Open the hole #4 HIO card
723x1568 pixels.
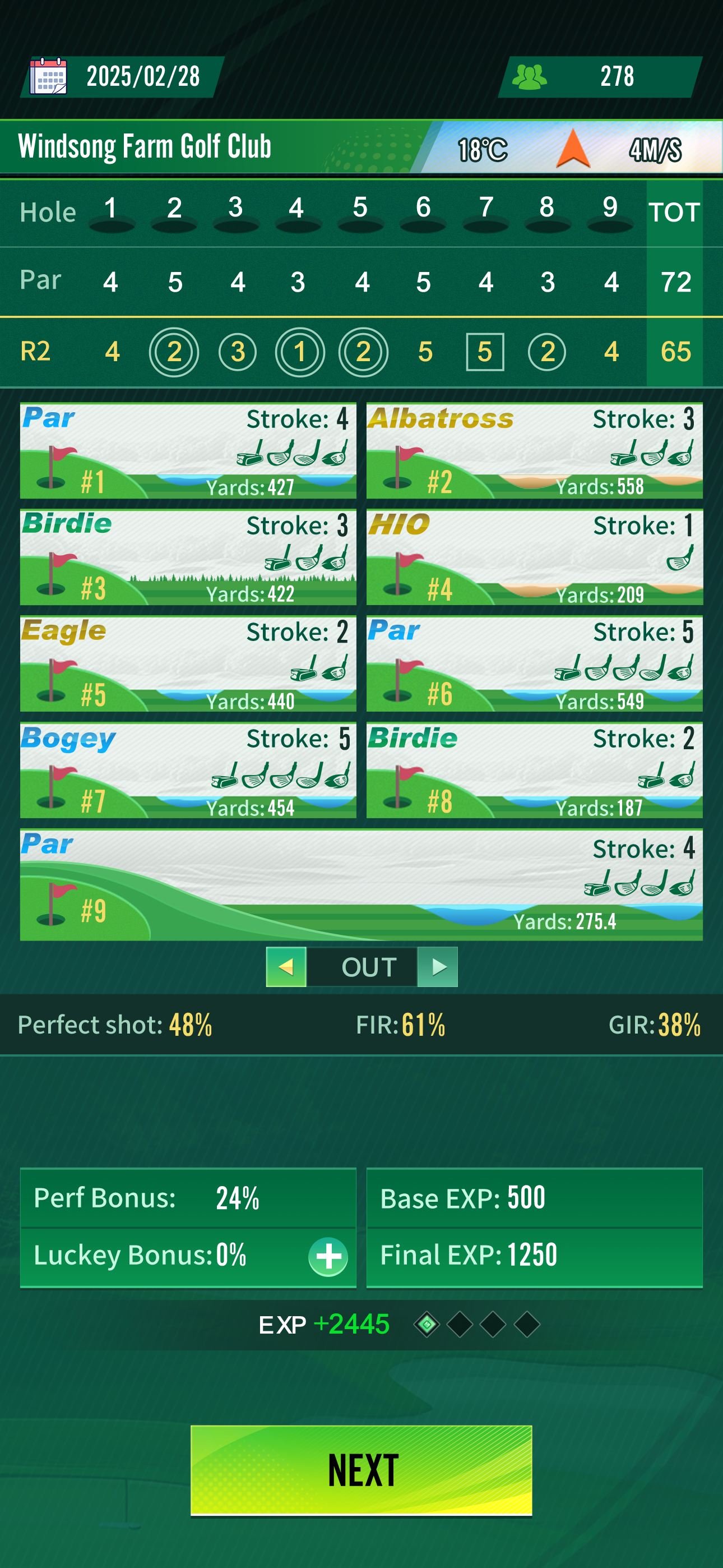coord(534,557)
